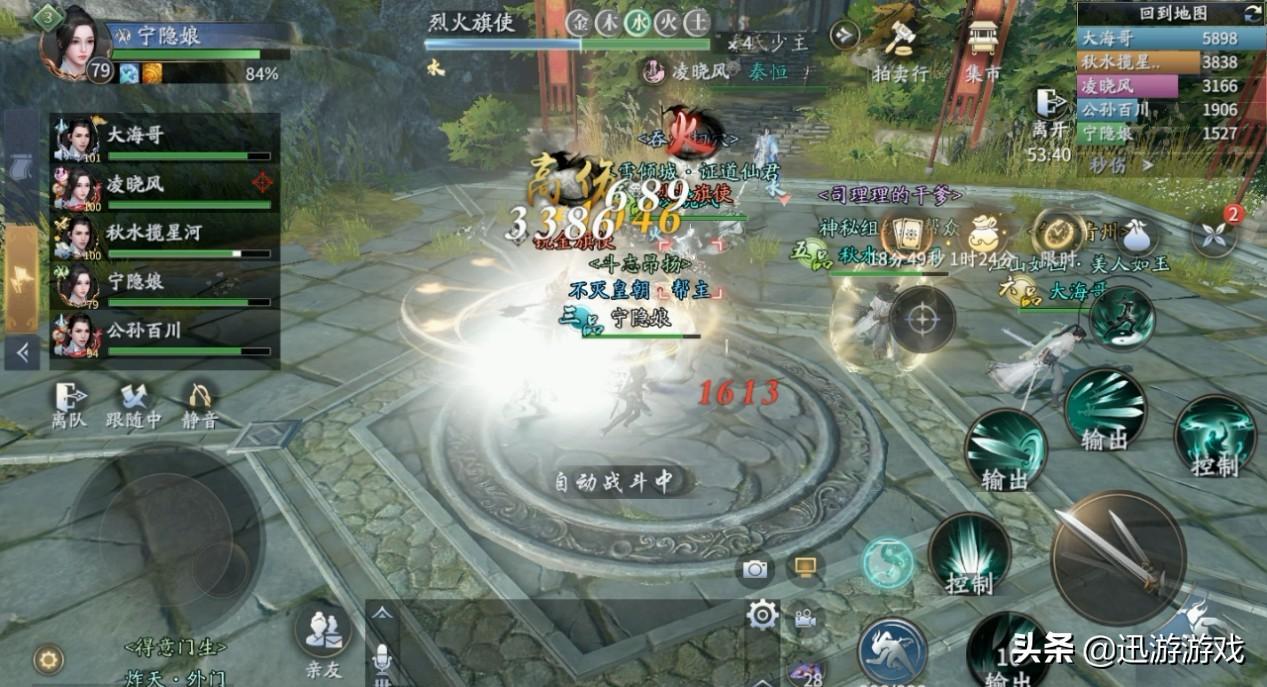Toggle the 自动战斗中 auto-battle button
The height and width of the screenshot is (687, 1267).
[614, 482]
